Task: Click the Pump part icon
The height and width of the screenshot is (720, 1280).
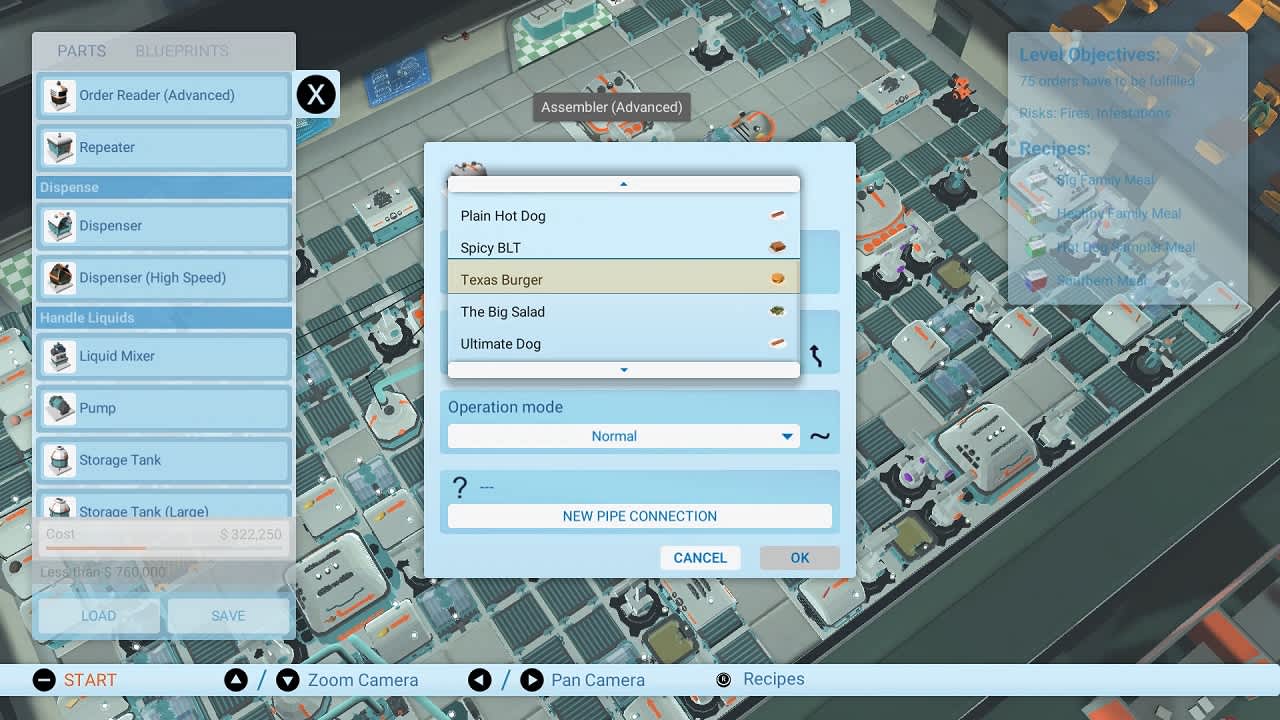Action: [60, 408]
